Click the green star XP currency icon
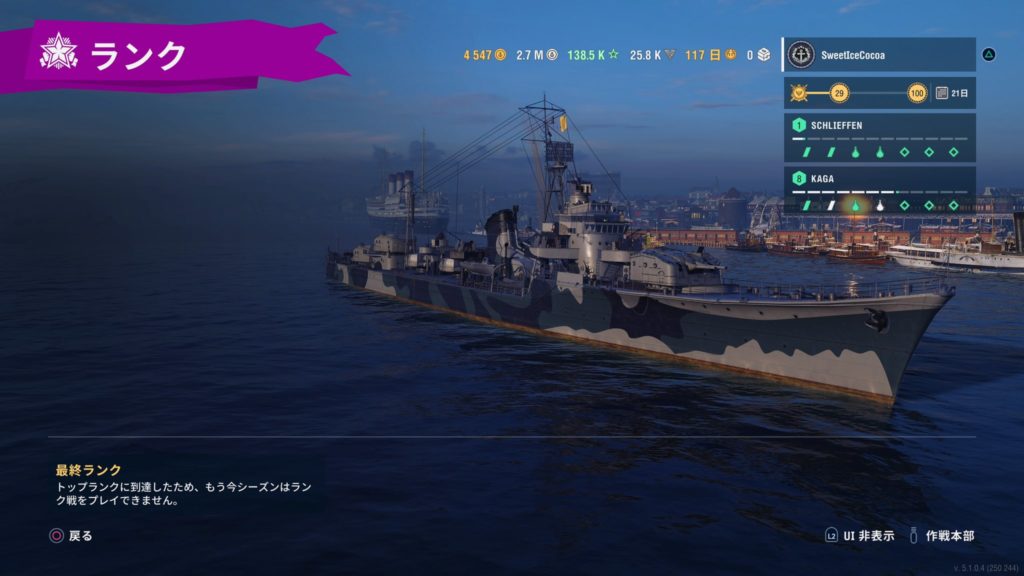The image size is (1024, 576). coord(615,55)
